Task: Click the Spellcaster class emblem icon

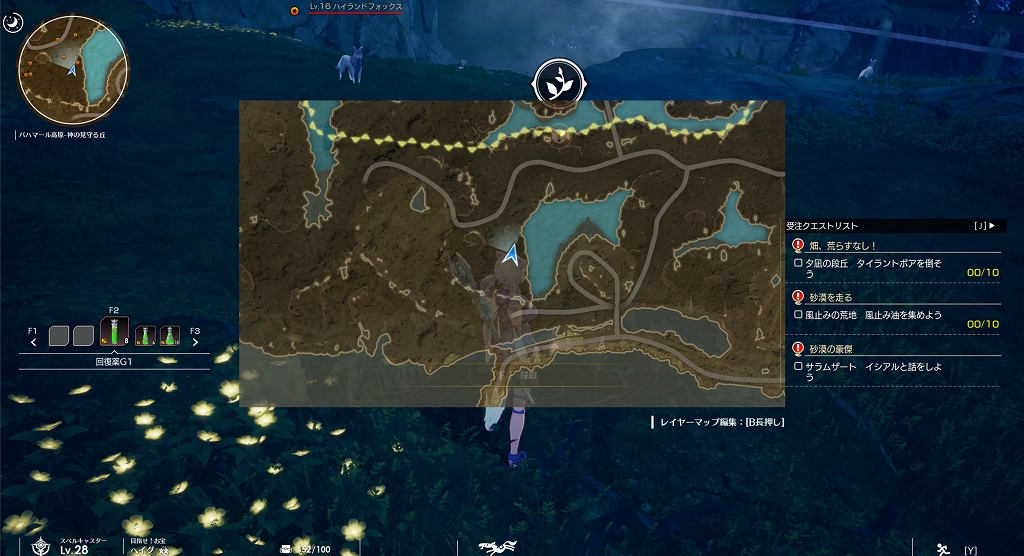Action: coord(41,546)
